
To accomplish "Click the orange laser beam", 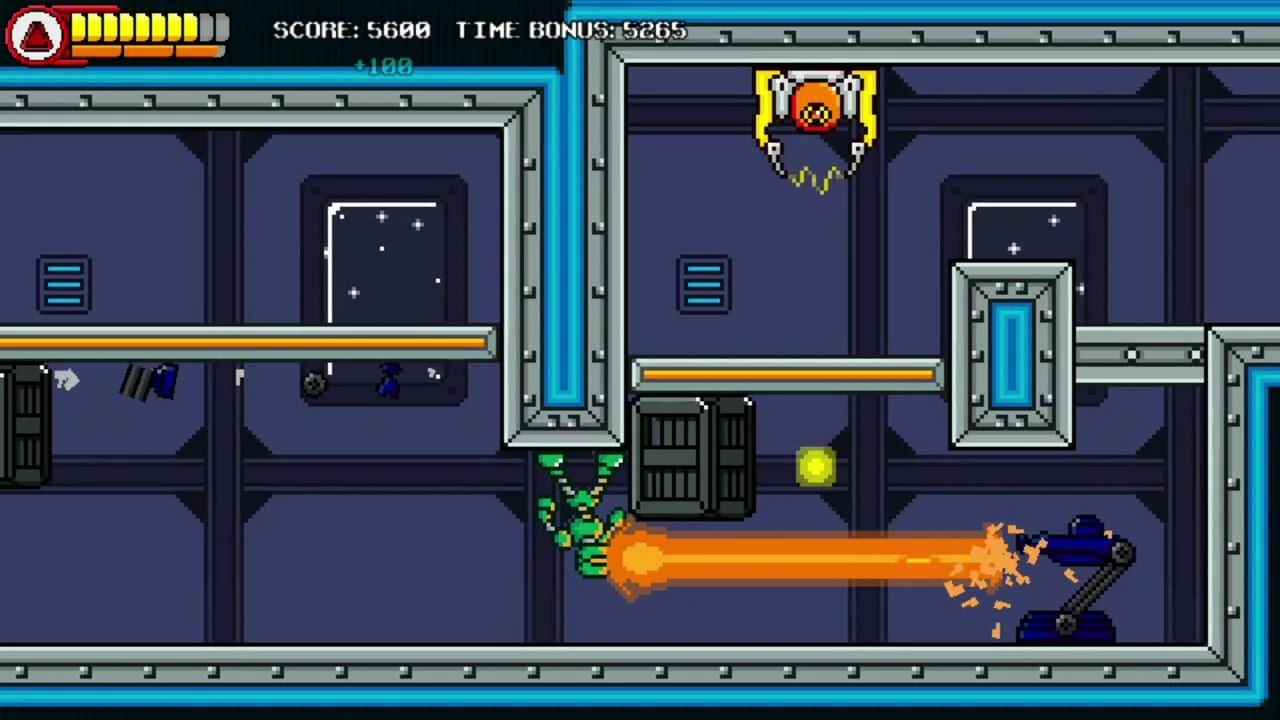I will tap(800, 558).
